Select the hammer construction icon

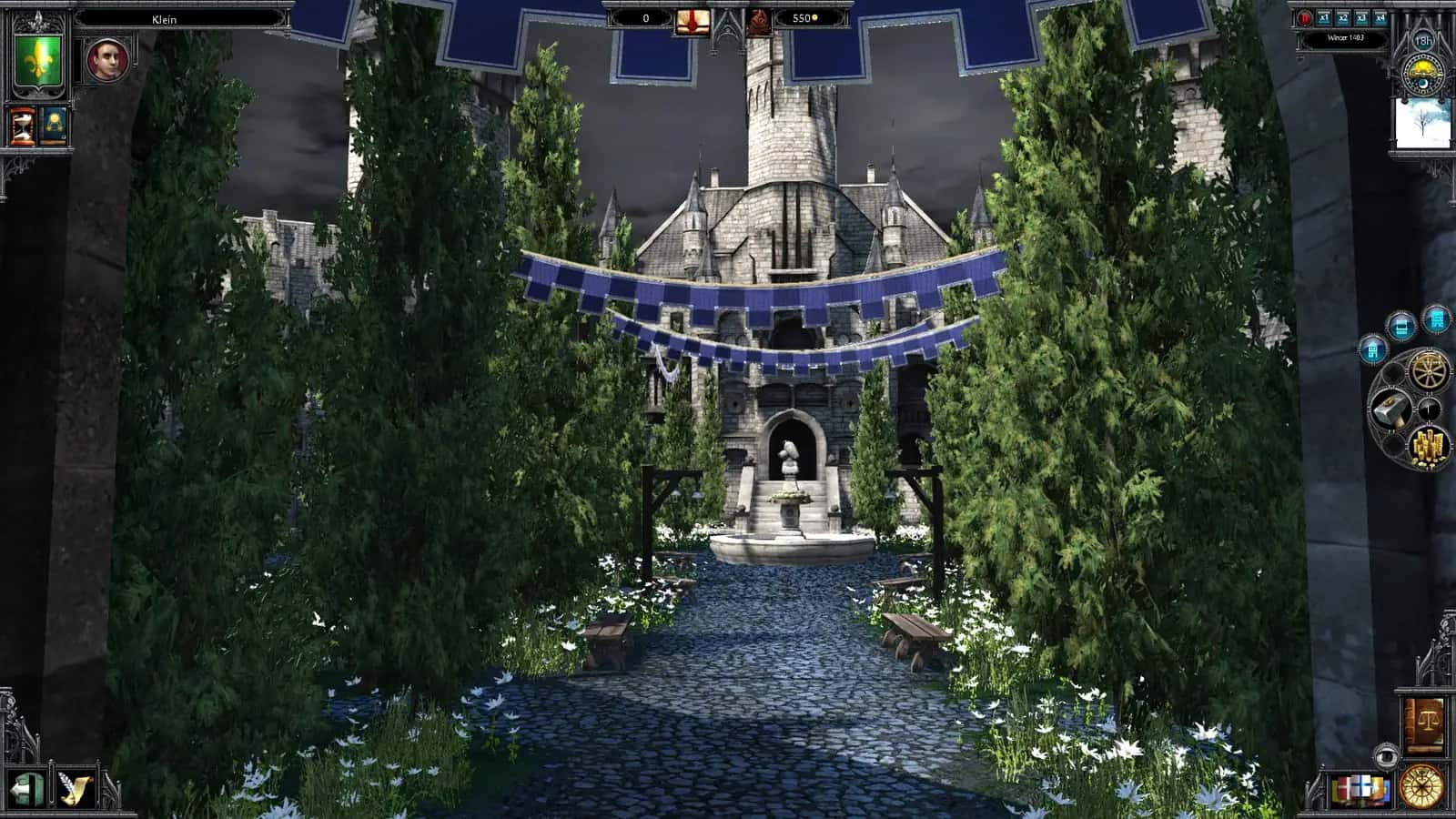tap(1391, 409)
